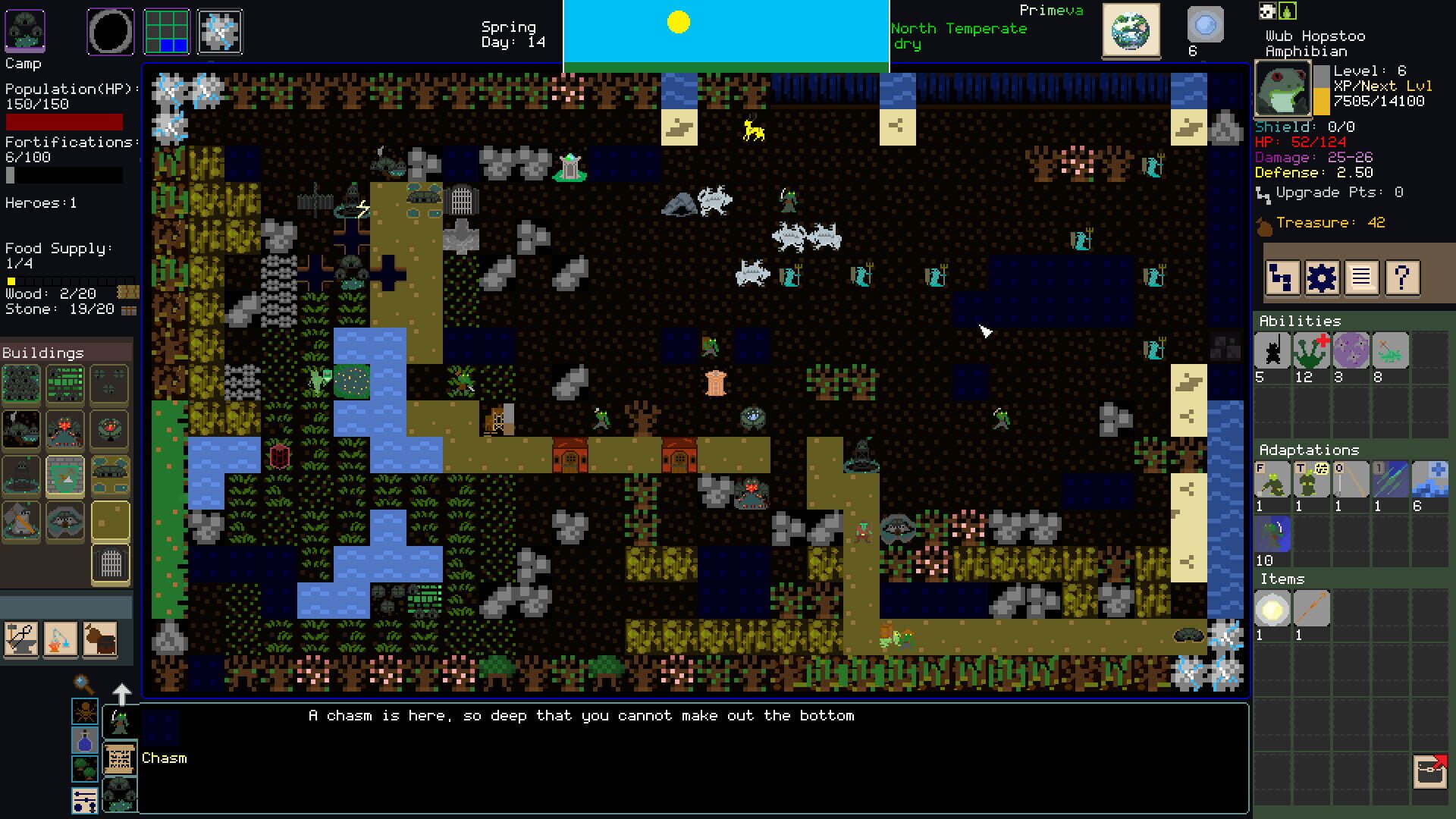Toggle the forest trees icon at bottom-left
Image resolution: width=1456 pixels, height=819 pixels.
(84, 767)
